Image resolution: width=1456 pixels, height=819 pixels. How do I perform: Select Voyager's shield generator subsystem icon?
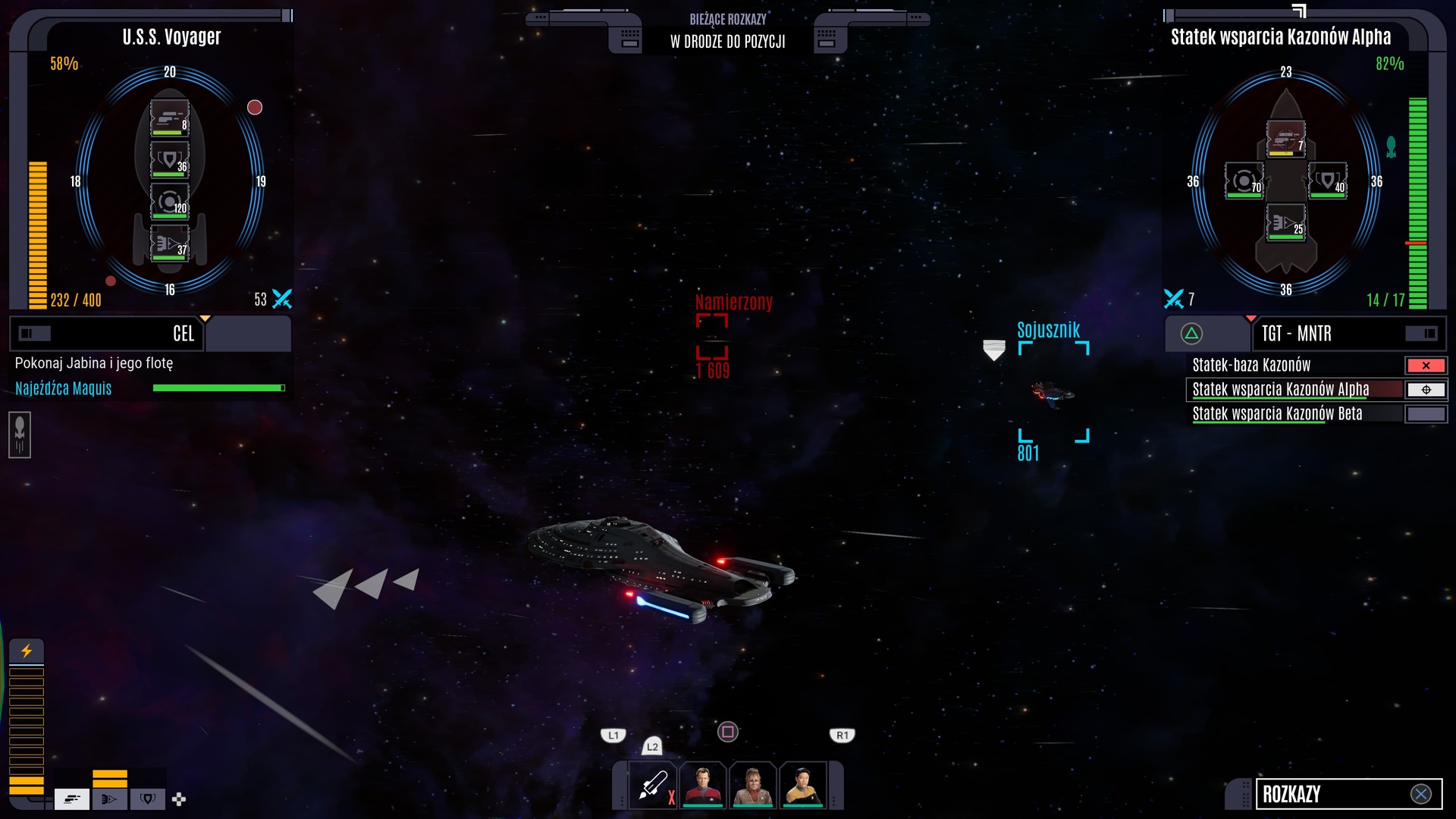(169, 160)
